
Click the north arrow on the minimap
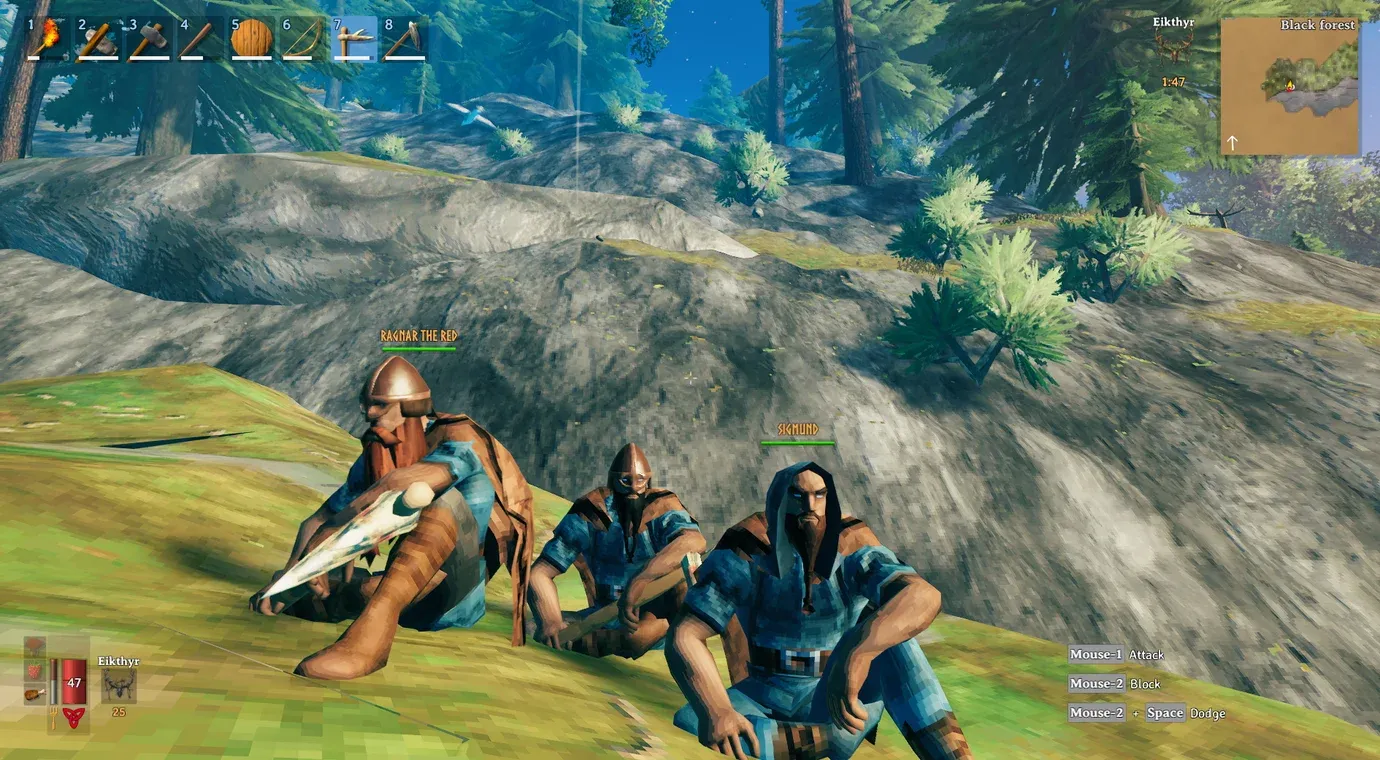point(1232,142)
